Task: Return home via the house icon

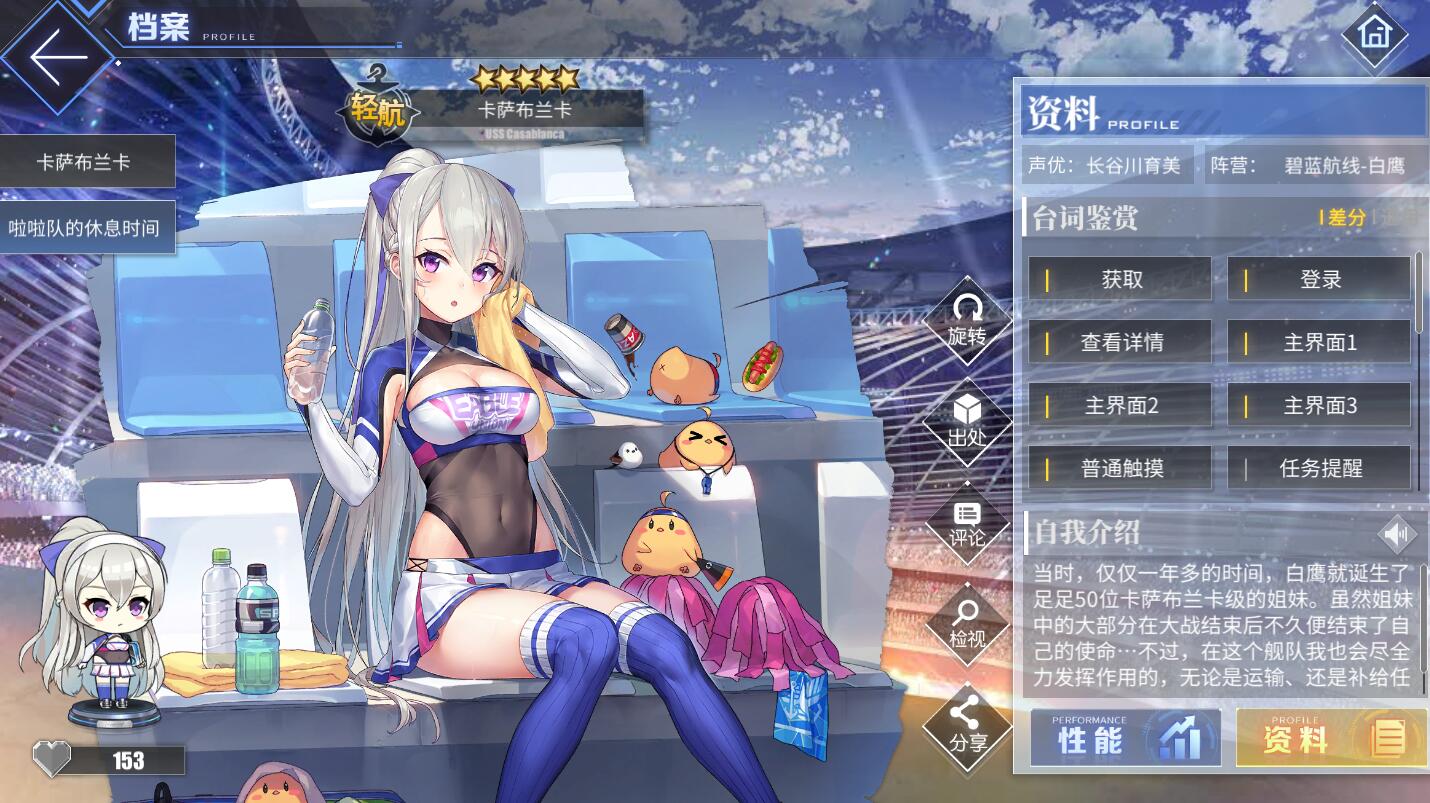Action: click(x=1375, y=34)
